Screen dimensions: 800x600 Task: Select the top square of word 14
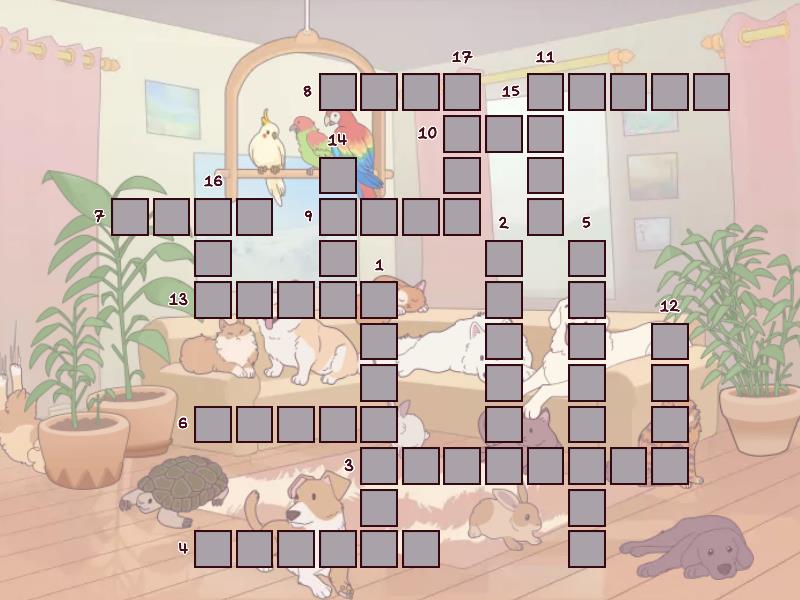click(x=338, y=175)
